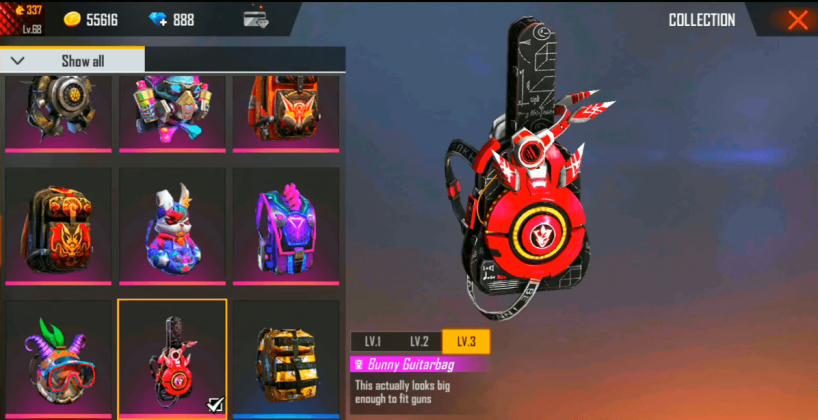This screenshot has width=818, height=420.
Task: Select the orange fox-face backpack skin
Action: click(x=58, y=226)
